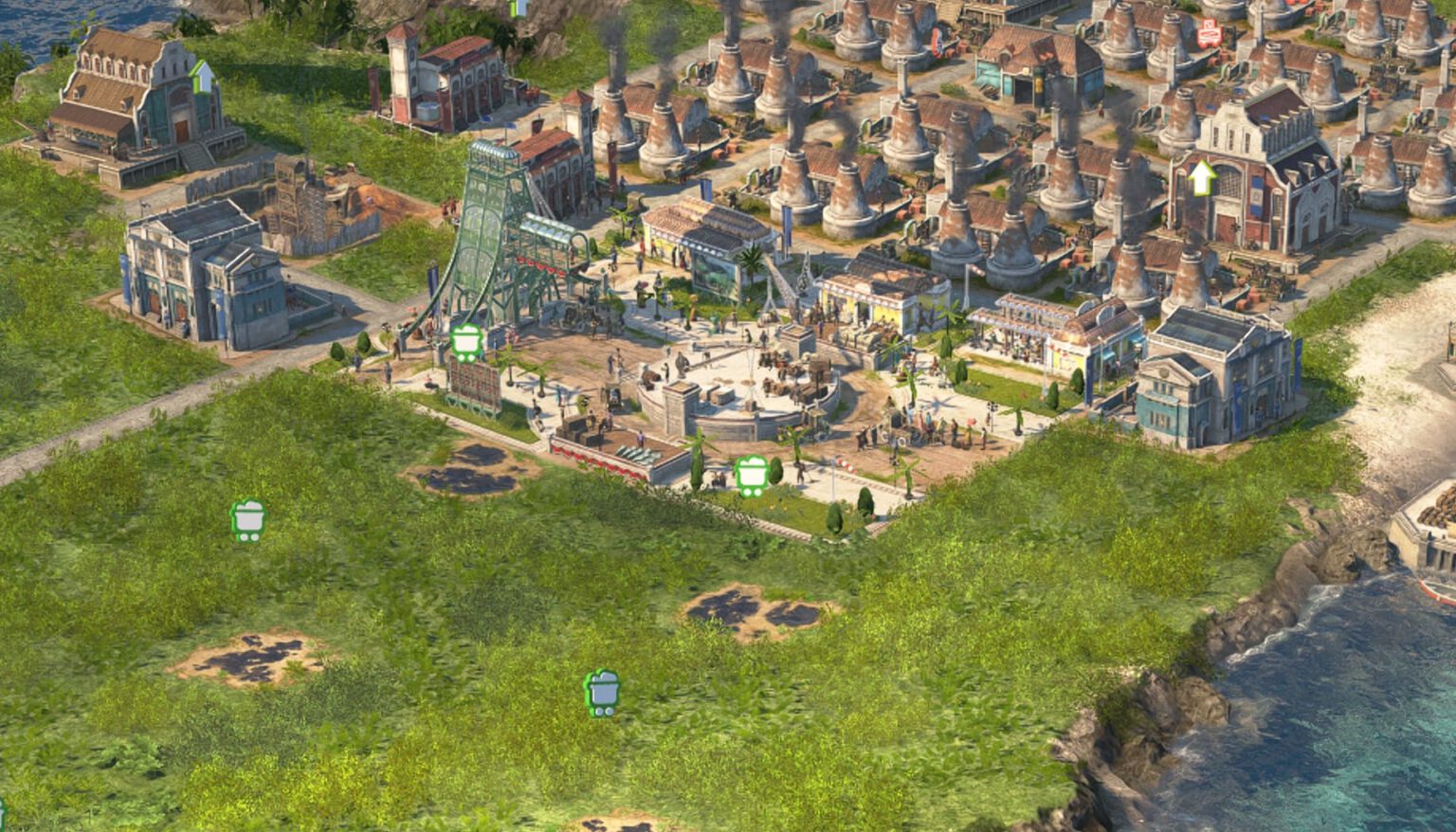Select the mine cart icon beside the plaza cypress trees
Viewport: 1456px width, 832px height.
752,475
